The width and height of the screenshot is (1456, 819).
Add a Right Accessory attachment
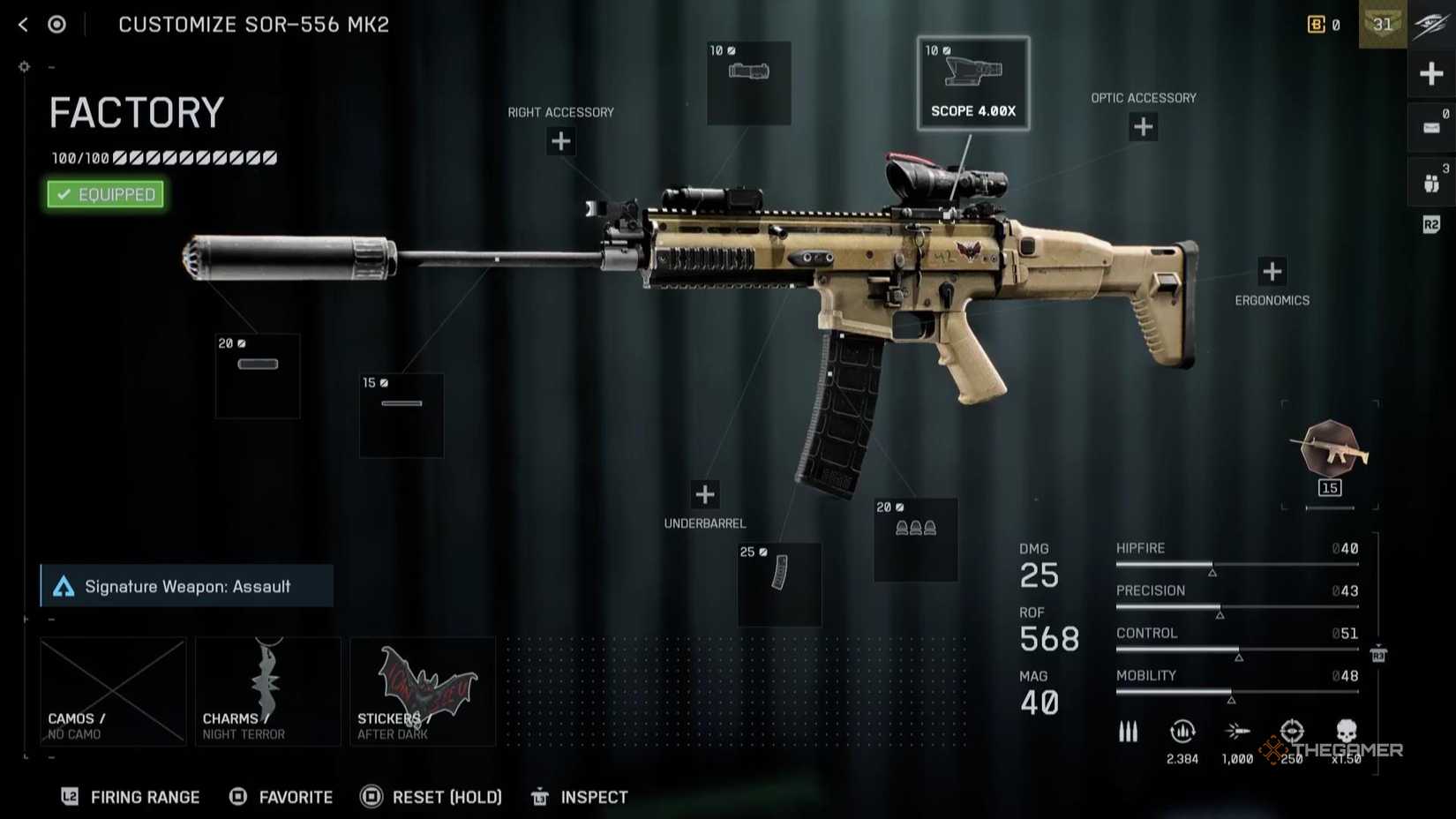pyautogui.click(x=560, y=141)
